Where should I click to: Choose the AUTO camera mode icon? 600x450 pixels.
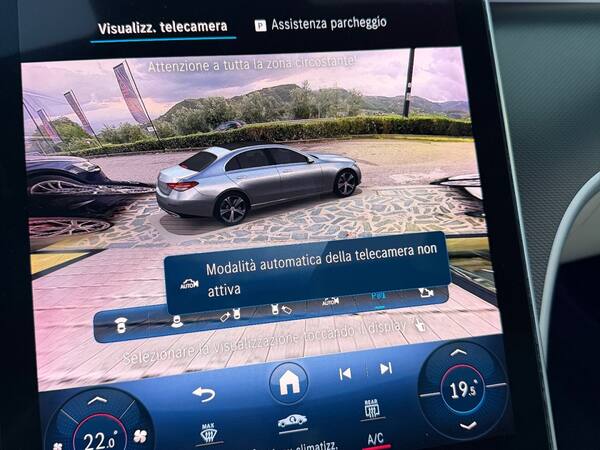tap(330, 300)
